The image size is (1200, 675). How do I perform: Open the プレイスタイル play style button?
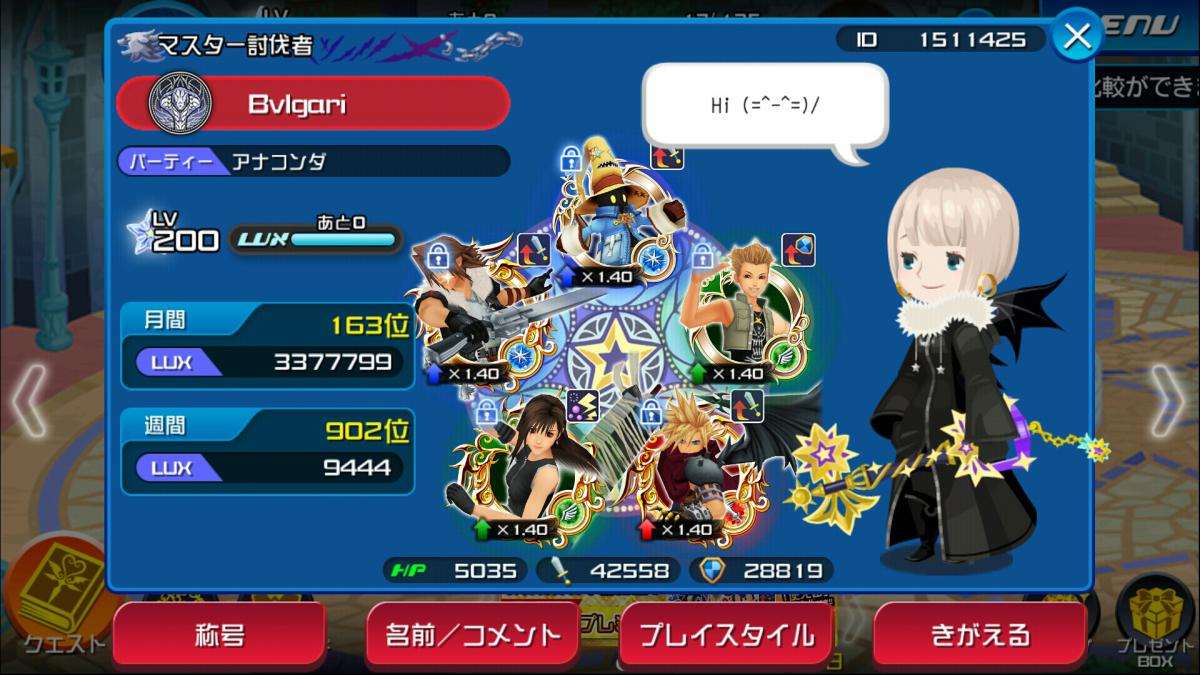click(x=726, y=635)
